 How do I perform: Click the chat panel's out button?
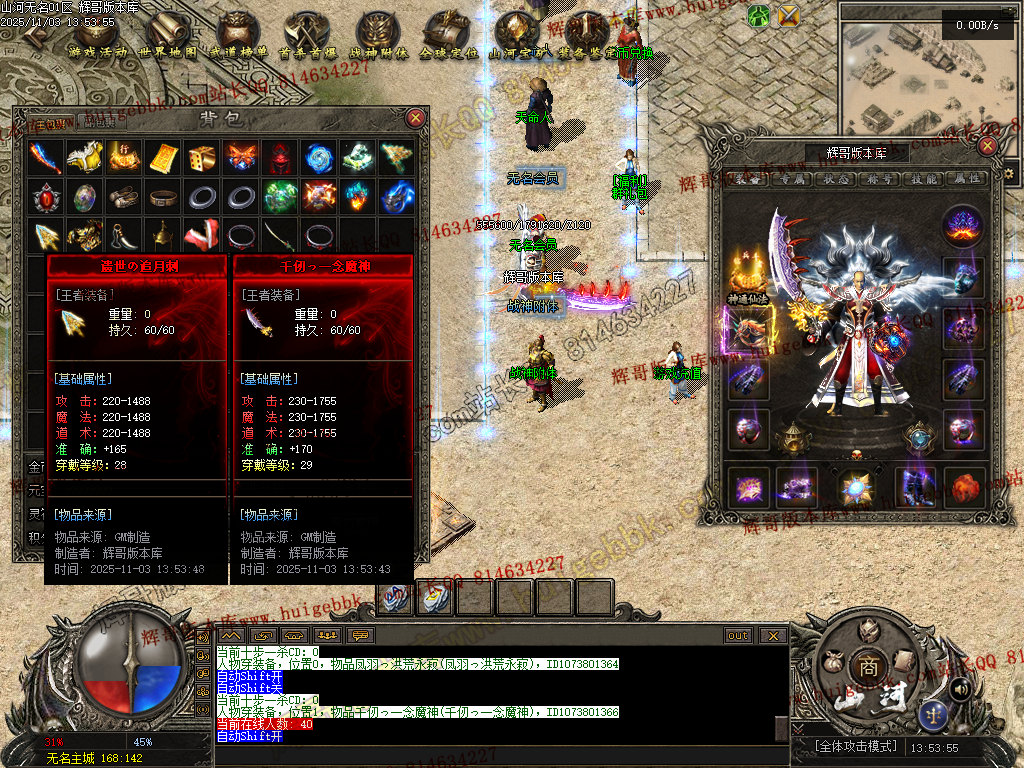pyautogui.click(x=738, y=635)
